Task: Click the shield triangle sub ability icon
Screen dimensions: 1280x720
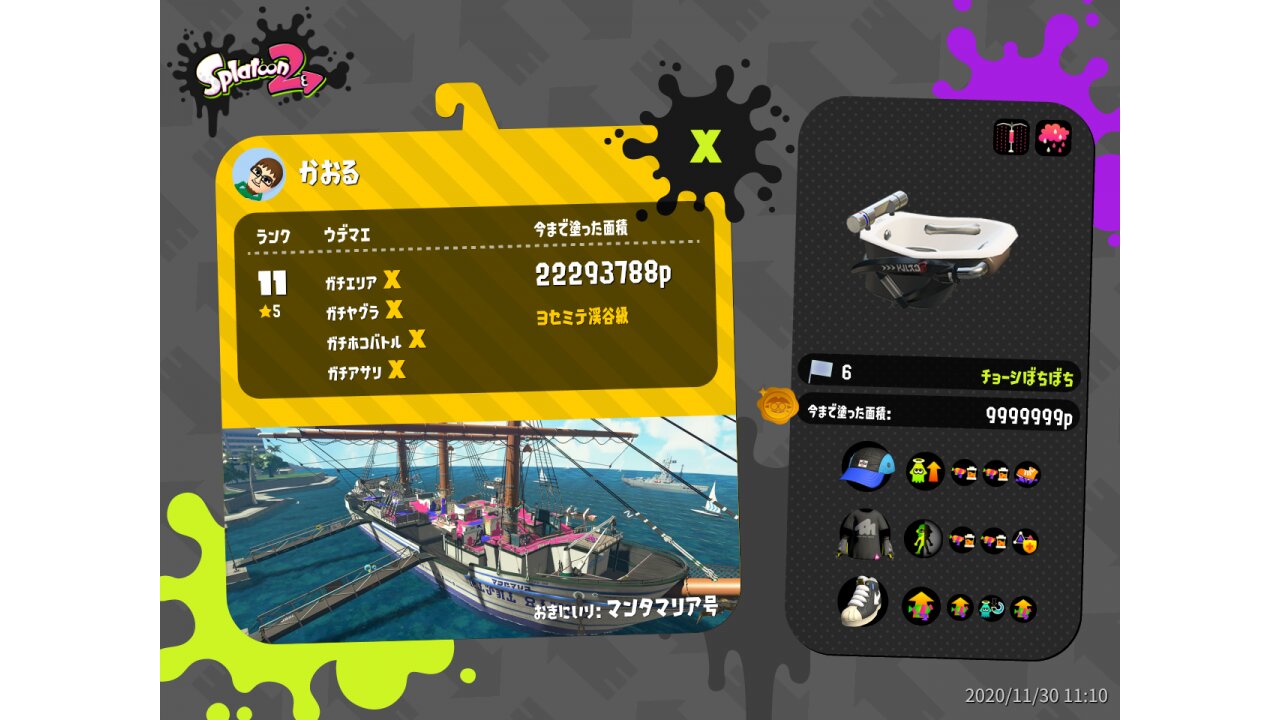Action: [1025, 541]
